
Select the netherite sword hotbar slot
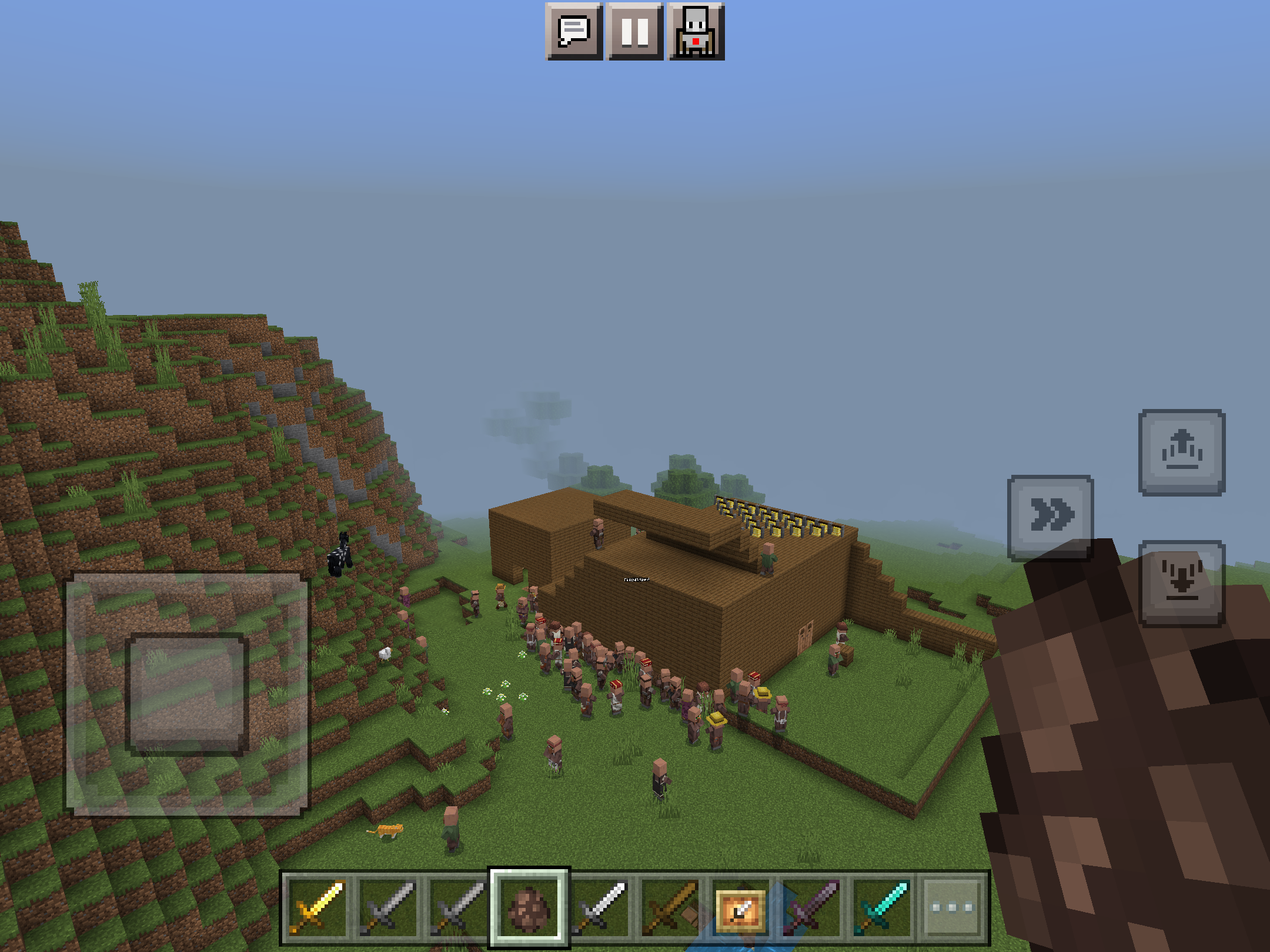click(811, 908)
